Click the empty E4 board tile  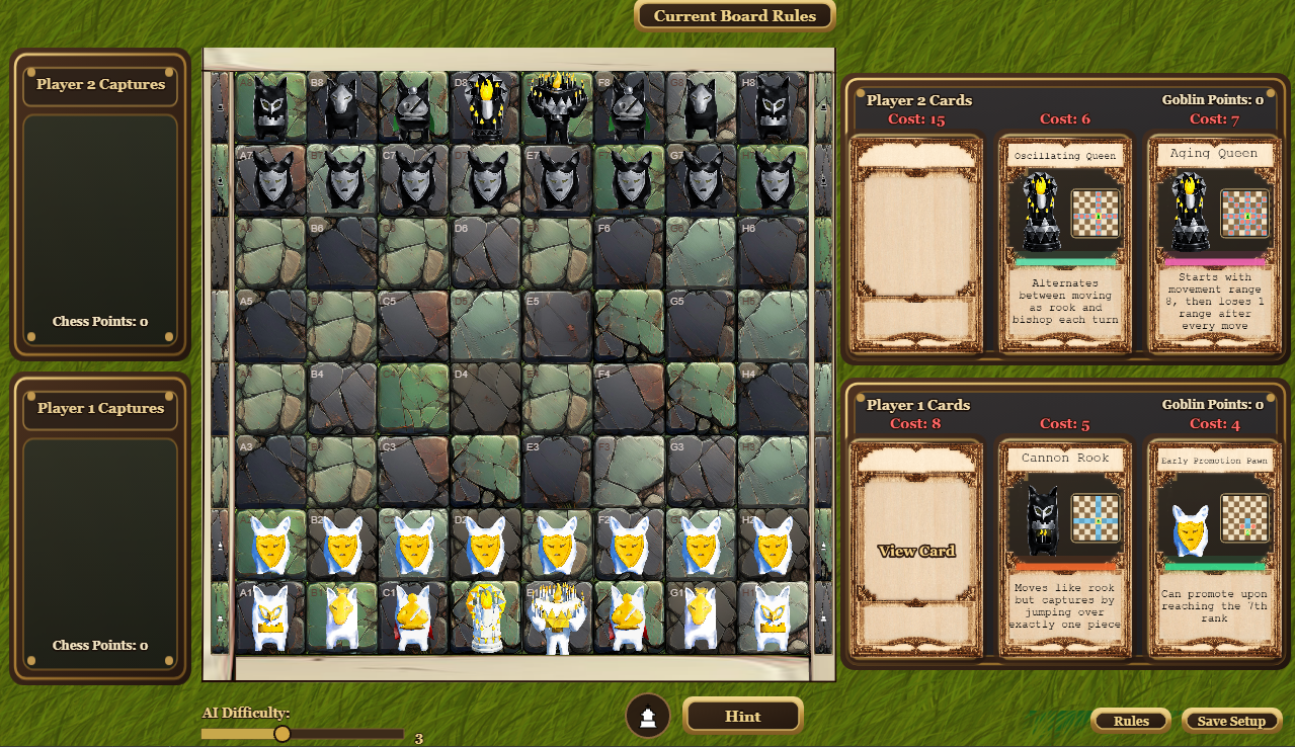pyautogui.click(x=557, y=398)
